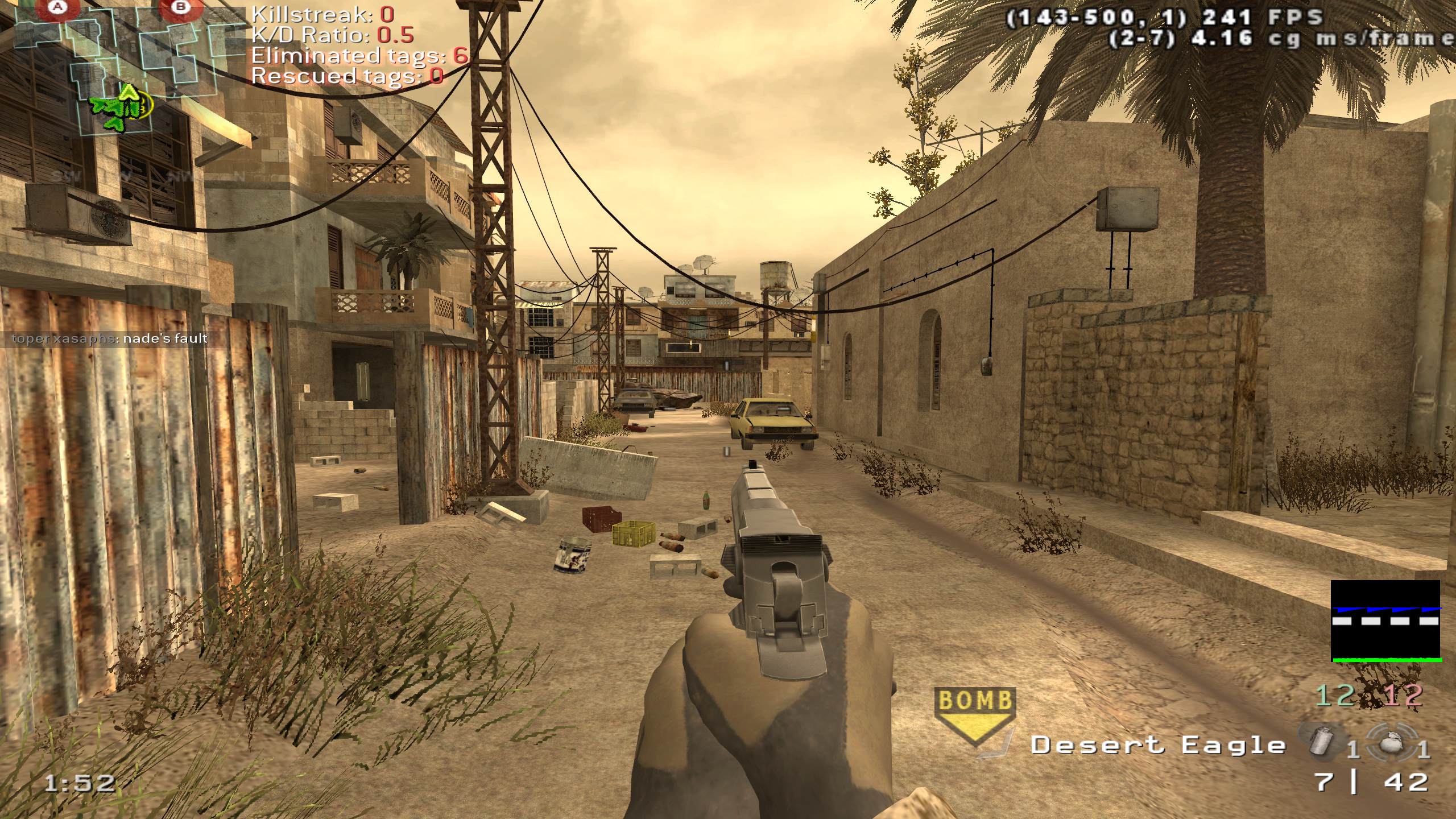Select bomb site B marker on minimap
The height and width of the screenshot is (819, 1456).
pos(181,7)
